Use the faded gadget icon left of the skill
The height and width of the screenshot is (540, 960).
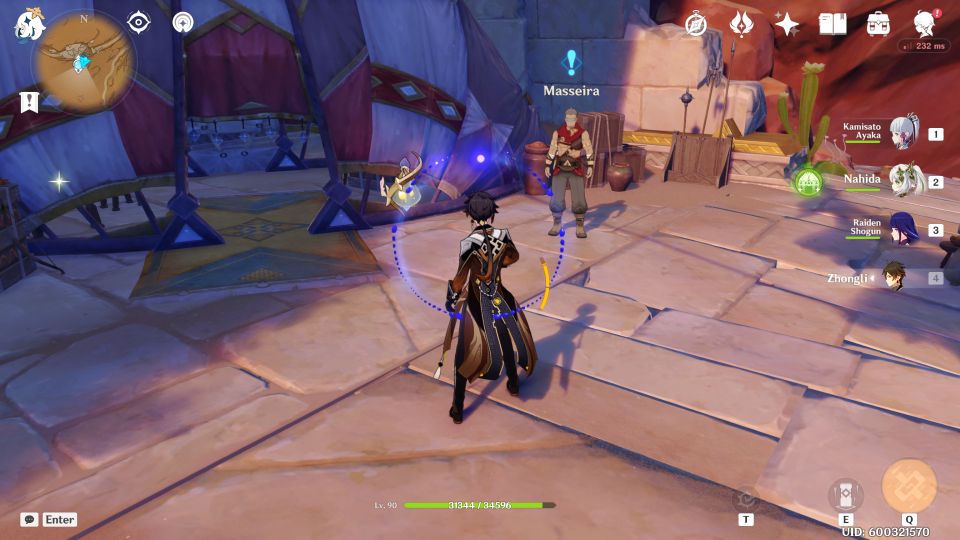pos(746,498)
